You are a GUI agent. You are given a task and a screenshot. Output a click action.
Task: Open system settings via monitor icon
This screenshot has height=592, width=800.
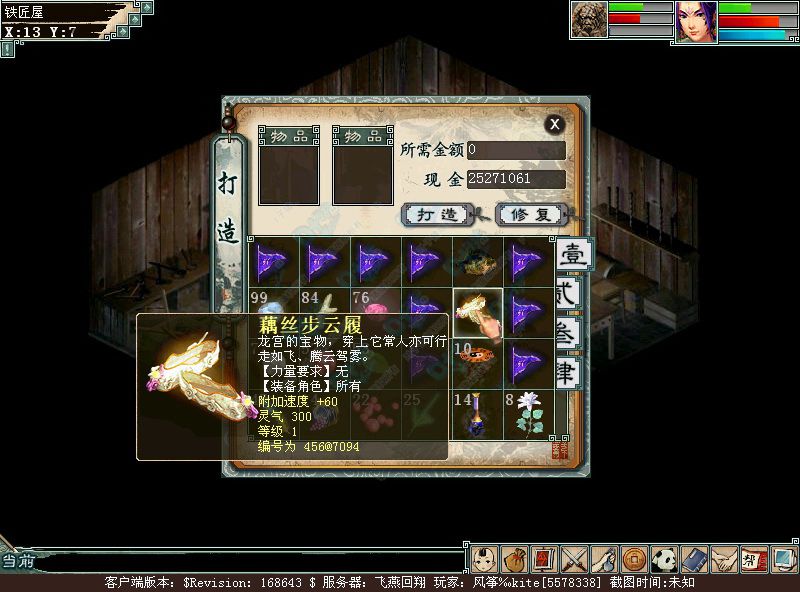tap(783, 558)
